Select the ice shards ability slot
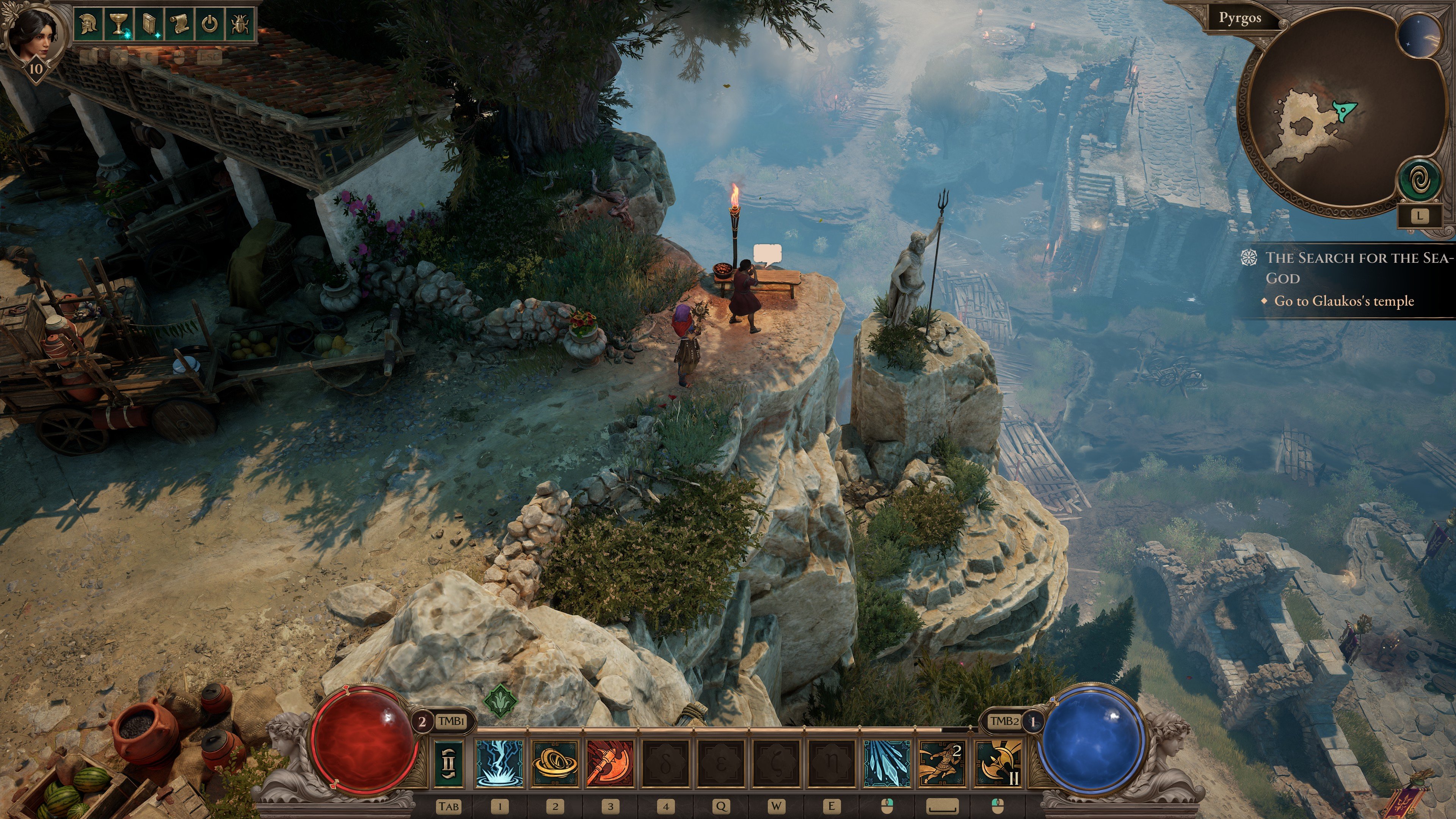 887,763
